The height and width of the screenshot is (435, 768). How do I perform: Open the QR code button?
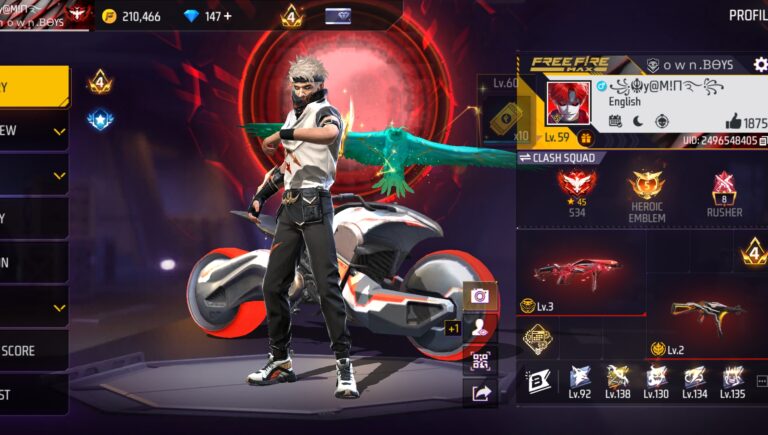point(480,361)
